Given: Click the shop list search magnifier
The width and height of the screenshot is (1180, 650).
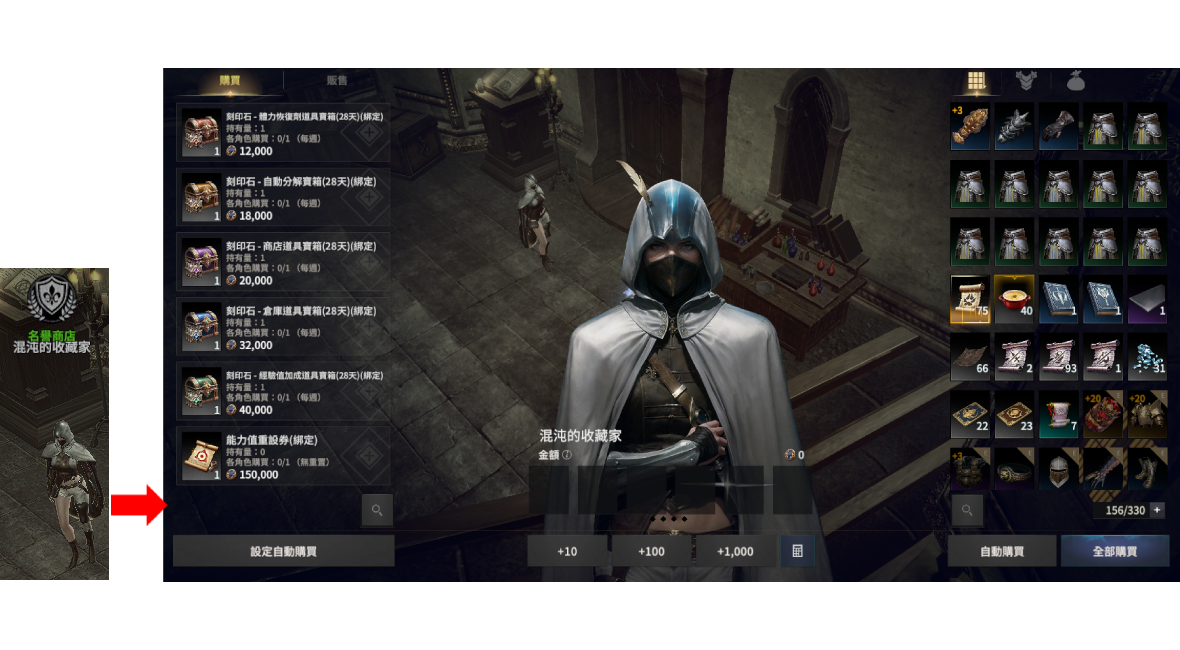Looking at the screenshot, I should pos(377,510).
